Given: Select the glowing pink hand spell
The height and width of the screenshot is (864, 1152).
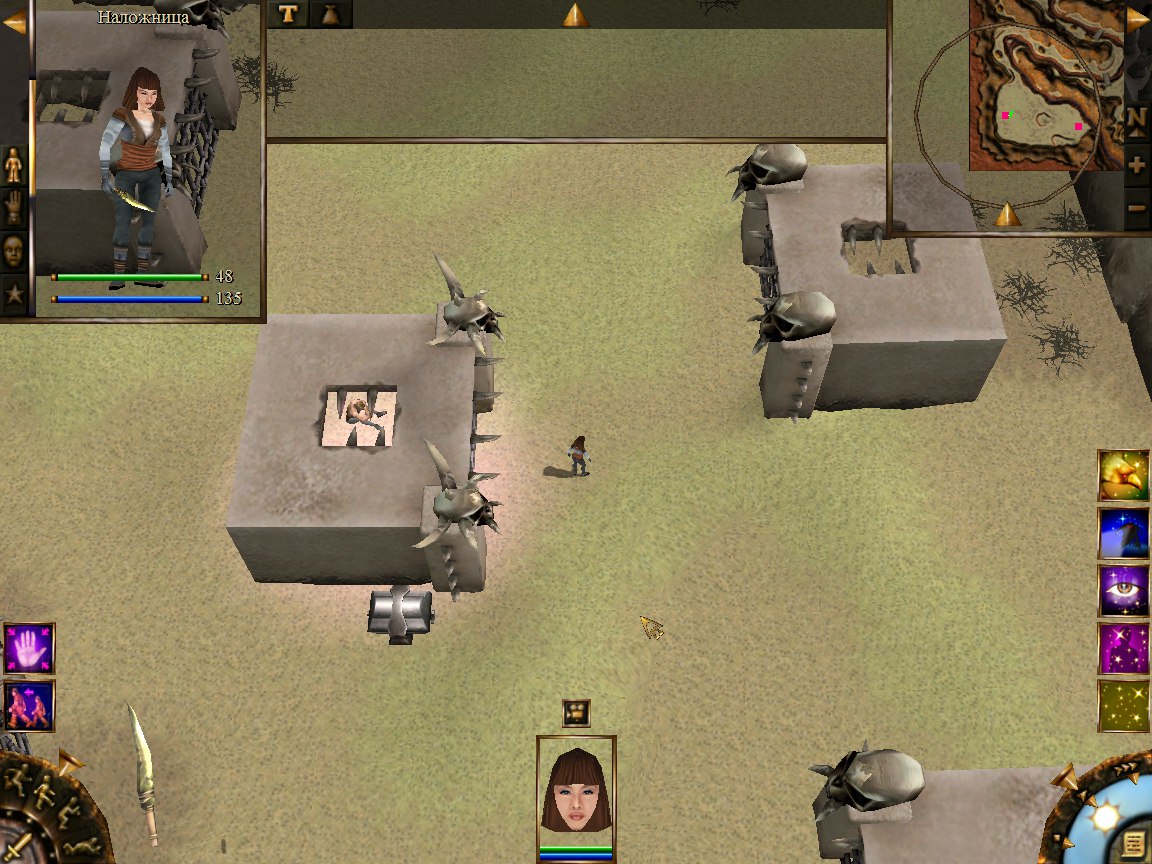Looking at the screenshot, I should pos(29,648).
